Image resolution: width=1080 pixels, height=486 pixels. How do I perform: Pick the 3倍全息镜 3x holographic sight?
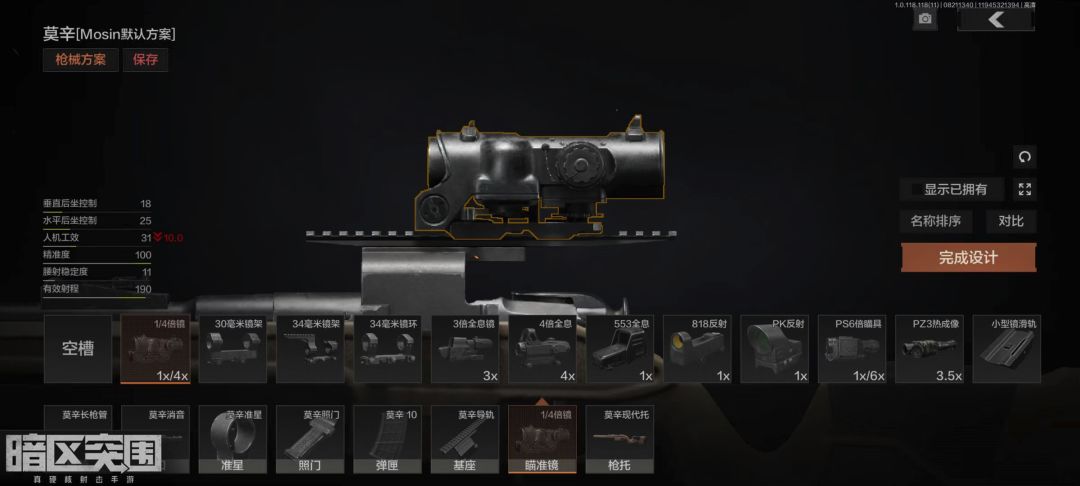(x=465, y=349)
